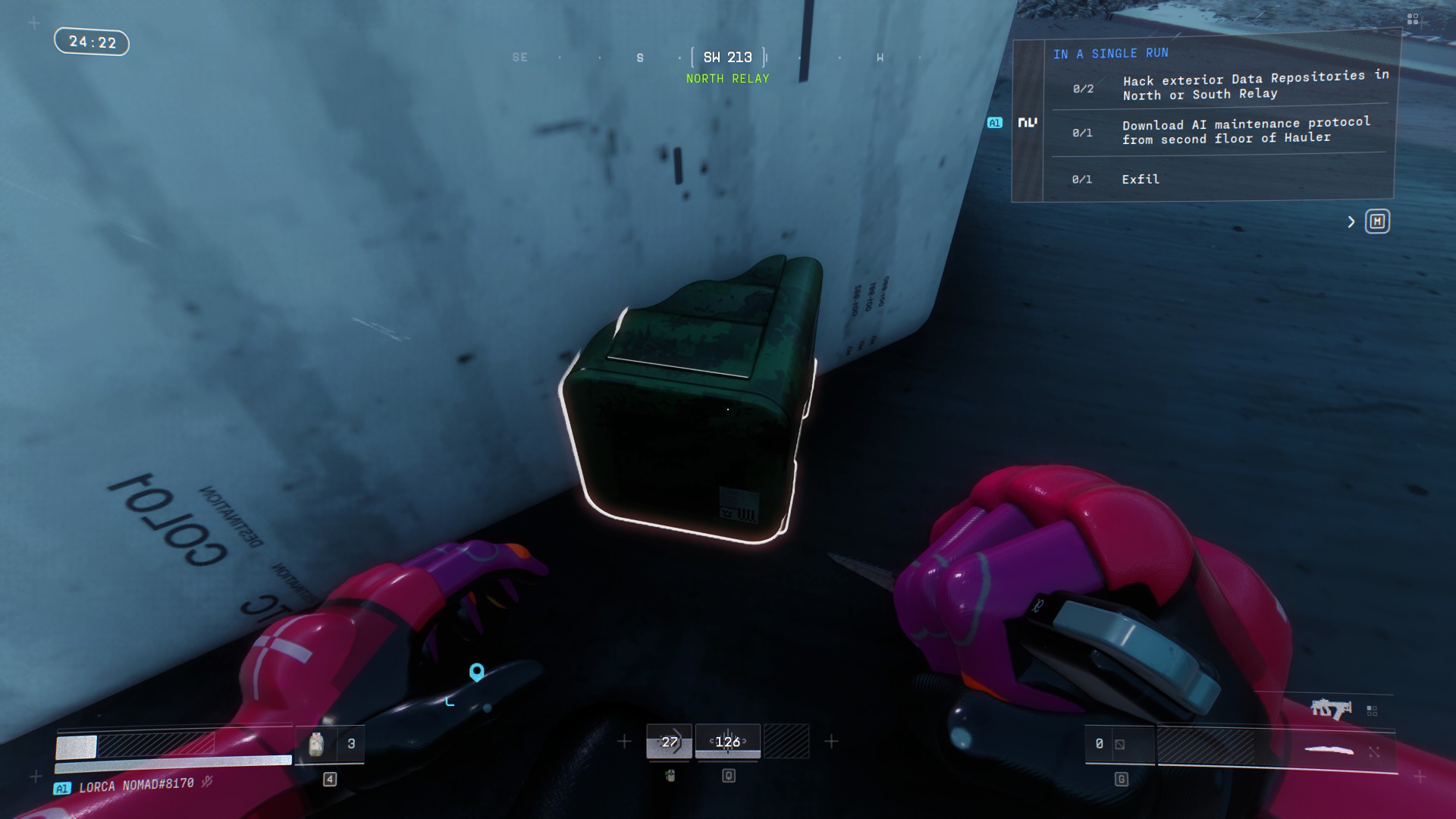Click the four-dot grid icon
The height and width of the screenshot is (819, 1456).
click(x=1412, y=20)
